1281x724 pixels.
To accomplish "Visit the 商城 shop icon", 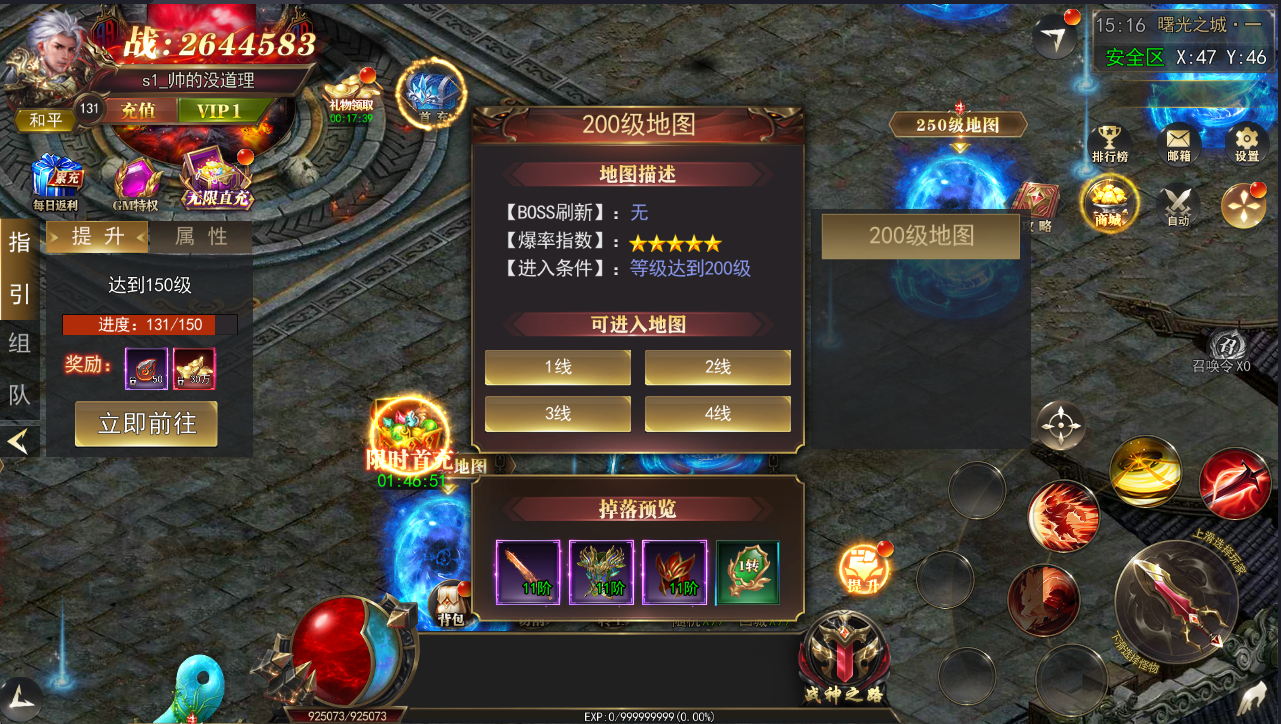I will (x=1108, y=200).
